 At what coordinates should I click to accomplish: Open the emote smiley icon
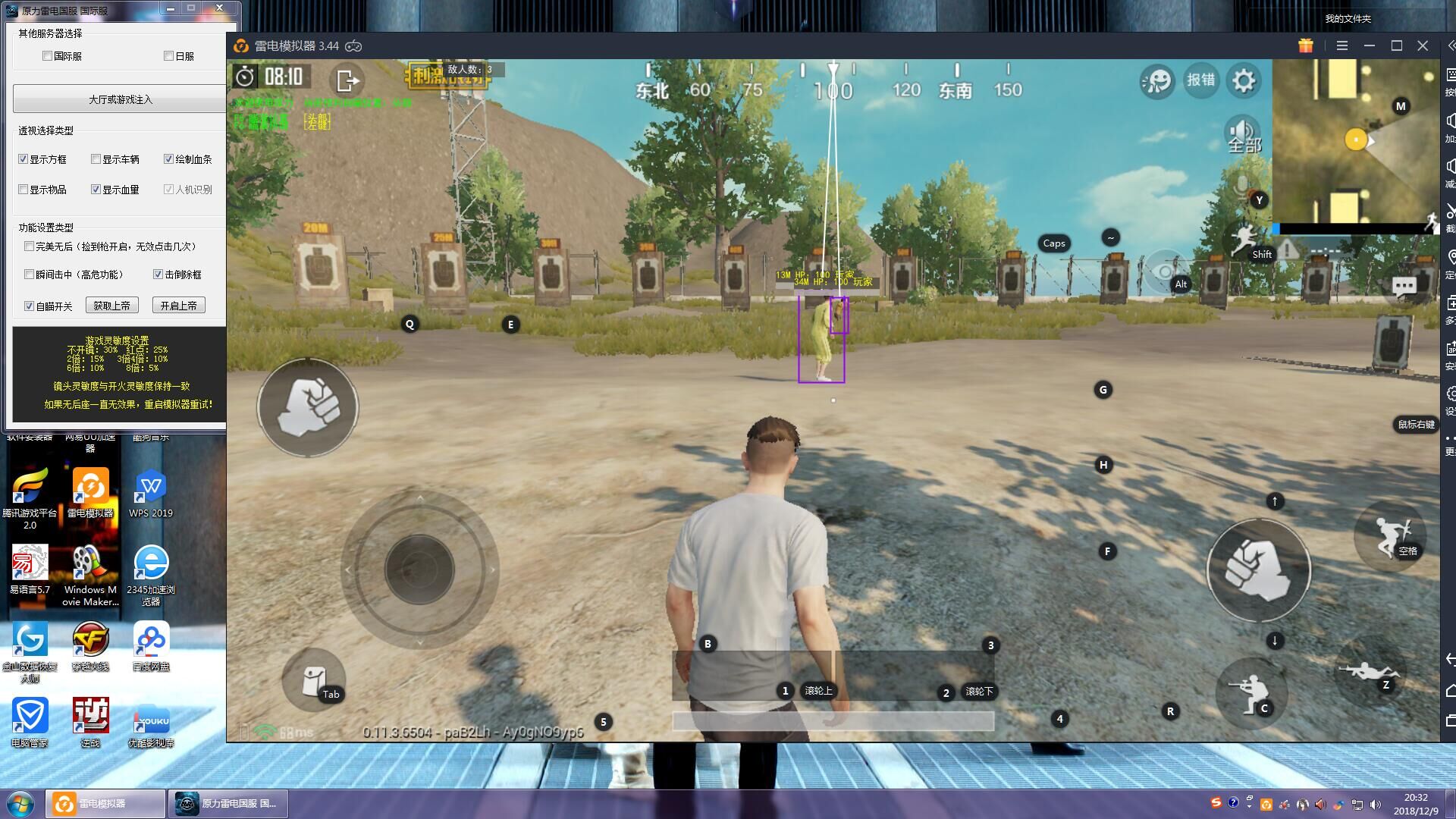[1157, 80]
